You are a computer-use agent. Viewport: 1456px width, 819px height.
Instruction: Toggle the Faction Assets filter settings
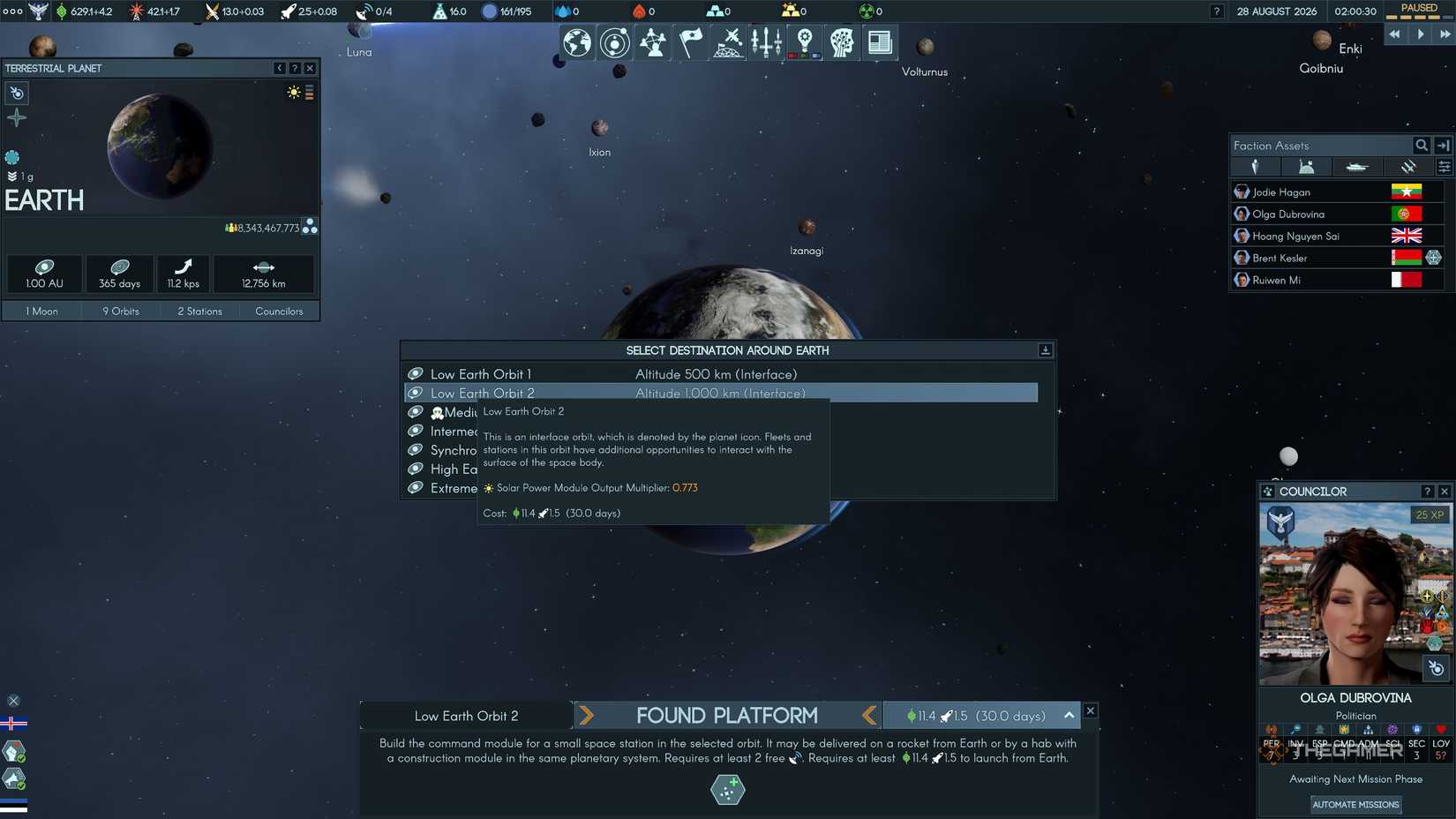pyautogui.click(x=1445, y=166)
